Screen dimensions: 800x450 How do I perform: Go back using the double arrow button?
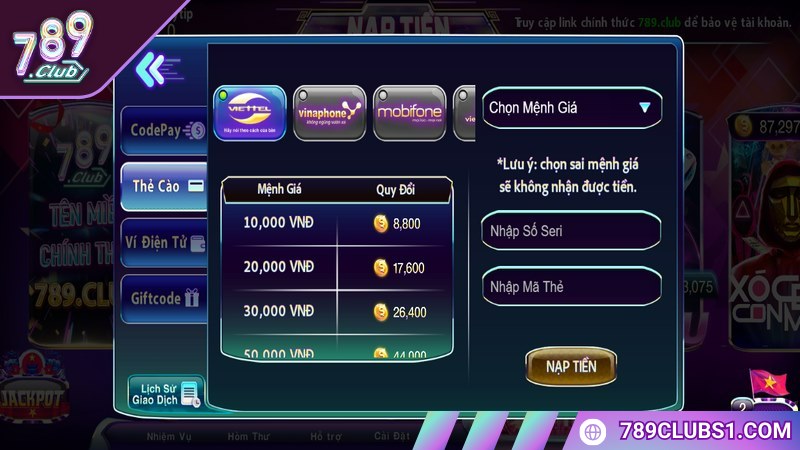pyautogui.click(x=152, y=68)
